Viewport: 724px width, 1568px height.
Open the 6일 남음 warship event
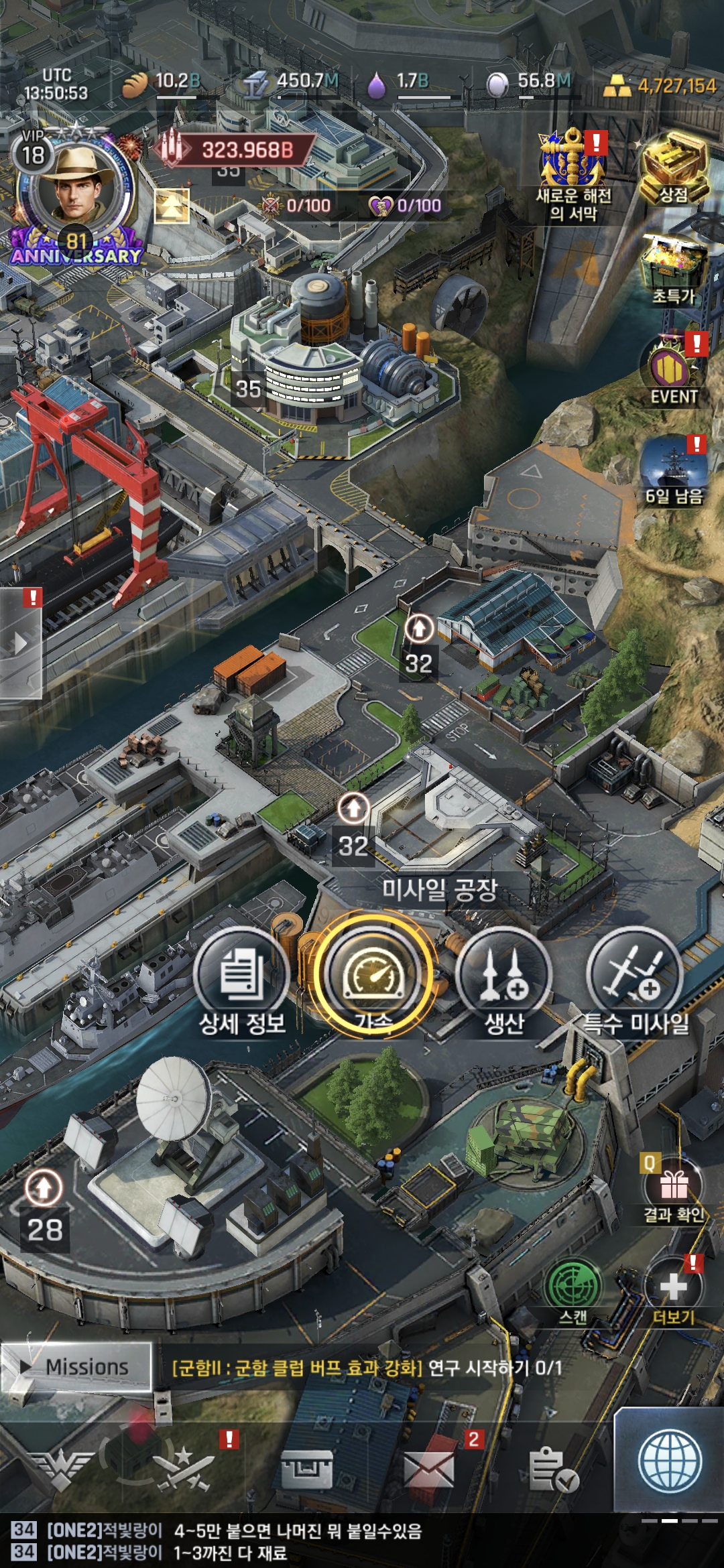coord(672,469)
